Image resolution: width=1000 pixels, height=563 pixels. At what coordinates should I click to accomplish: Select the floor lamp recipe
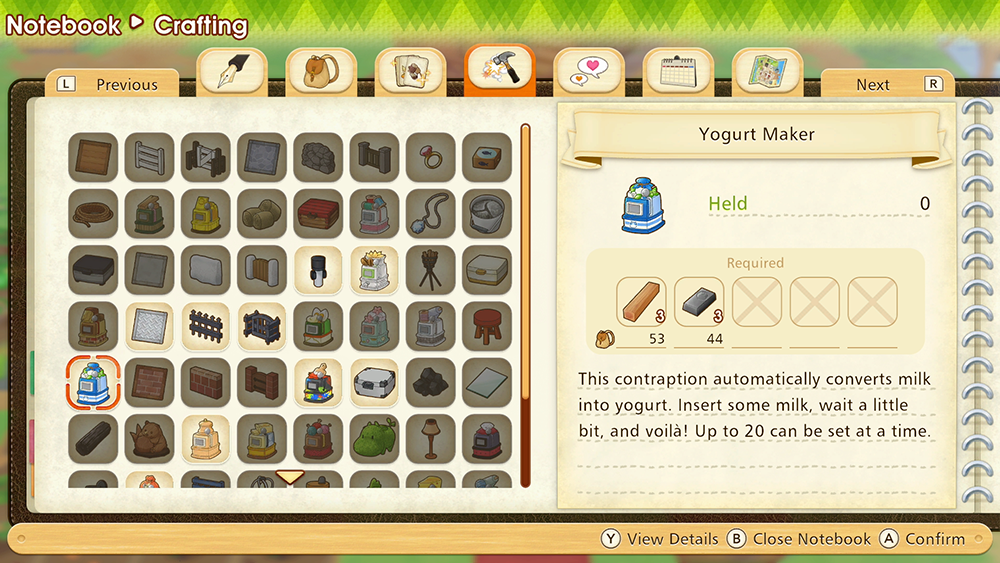point(431,438)
